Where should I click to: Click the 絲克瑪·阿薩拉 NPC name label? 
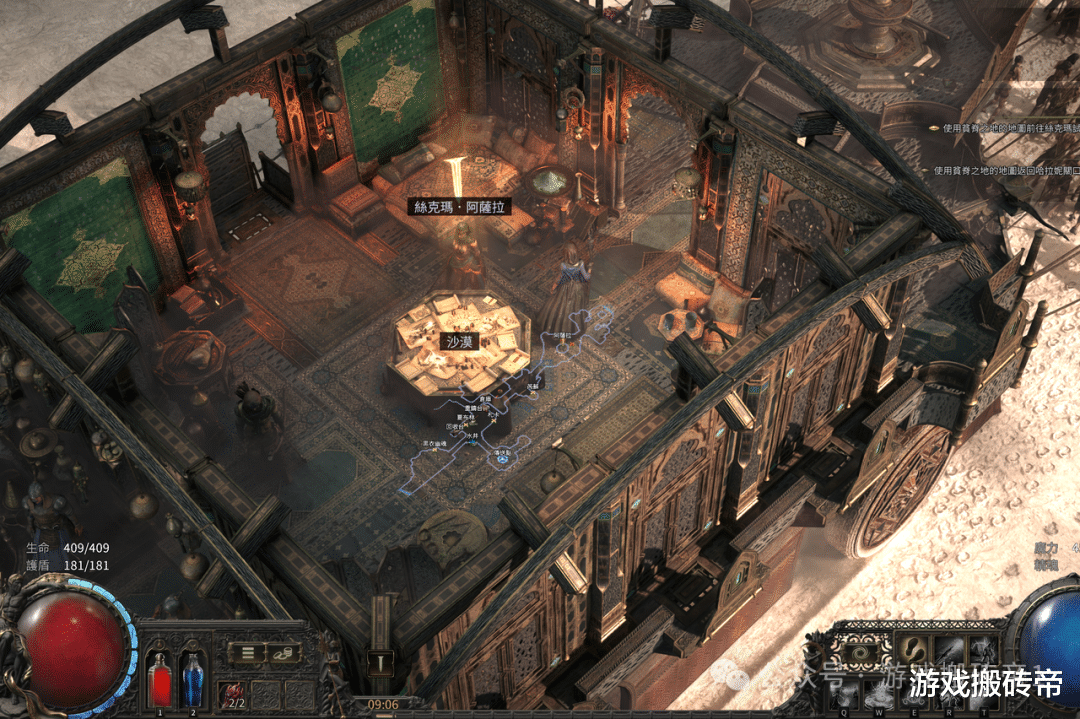pos(461,207)
